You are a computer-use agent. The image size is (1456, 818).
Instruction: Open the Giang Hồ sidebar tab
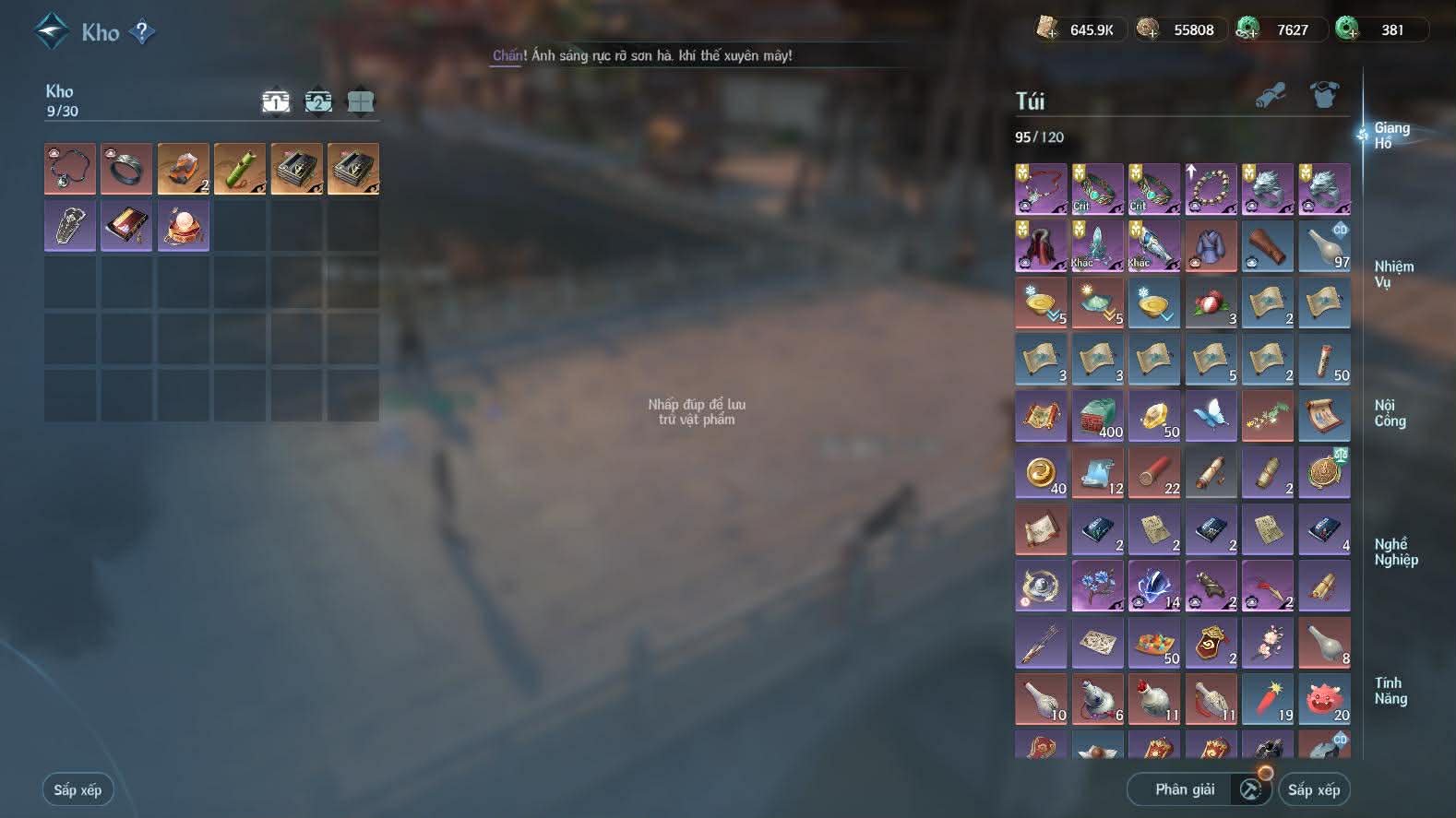click(1393, 136)
